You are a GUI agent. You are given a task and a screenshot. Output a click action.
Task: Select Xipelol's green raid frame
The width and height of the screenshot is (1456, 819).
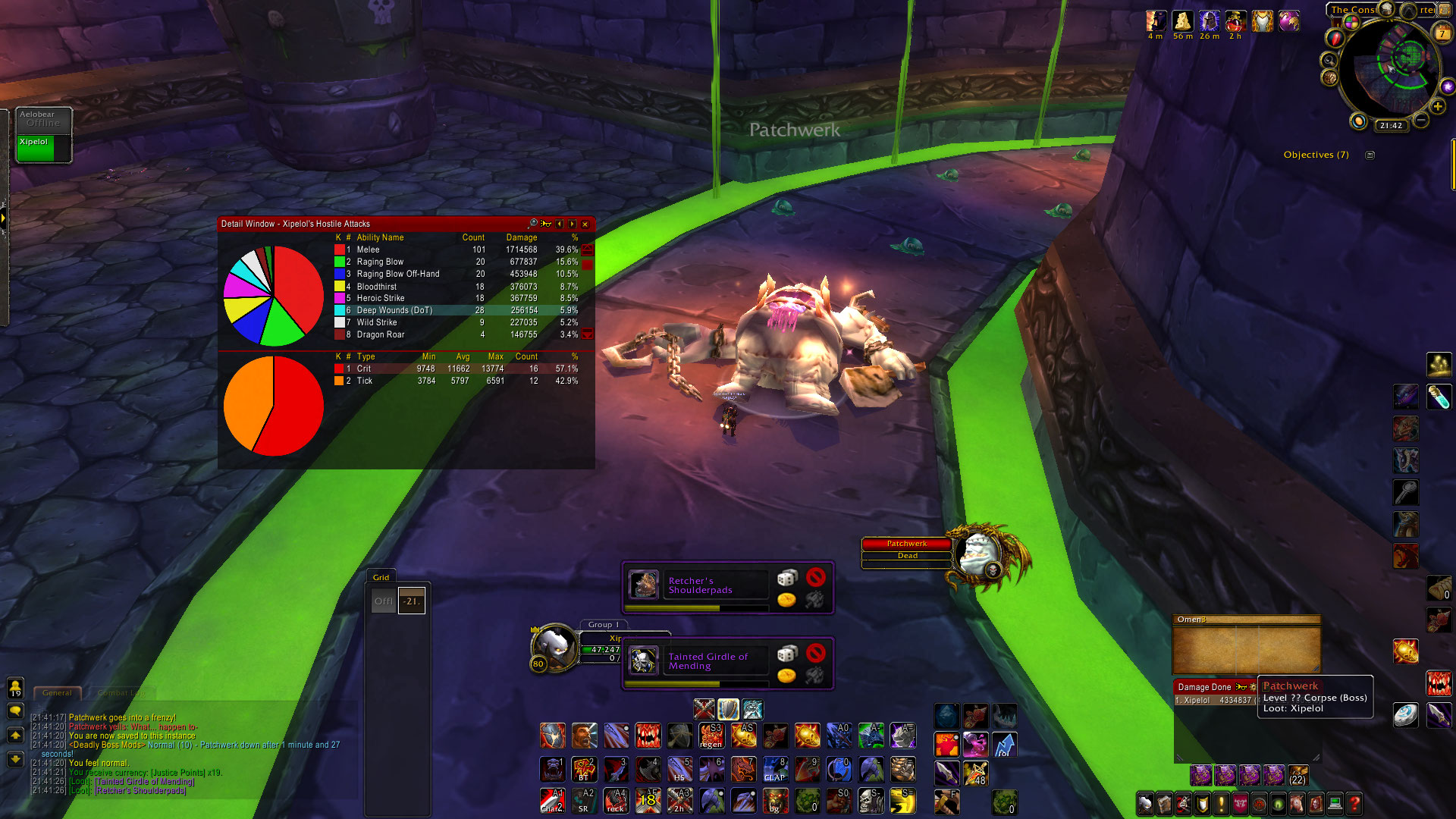coord(36,148)
